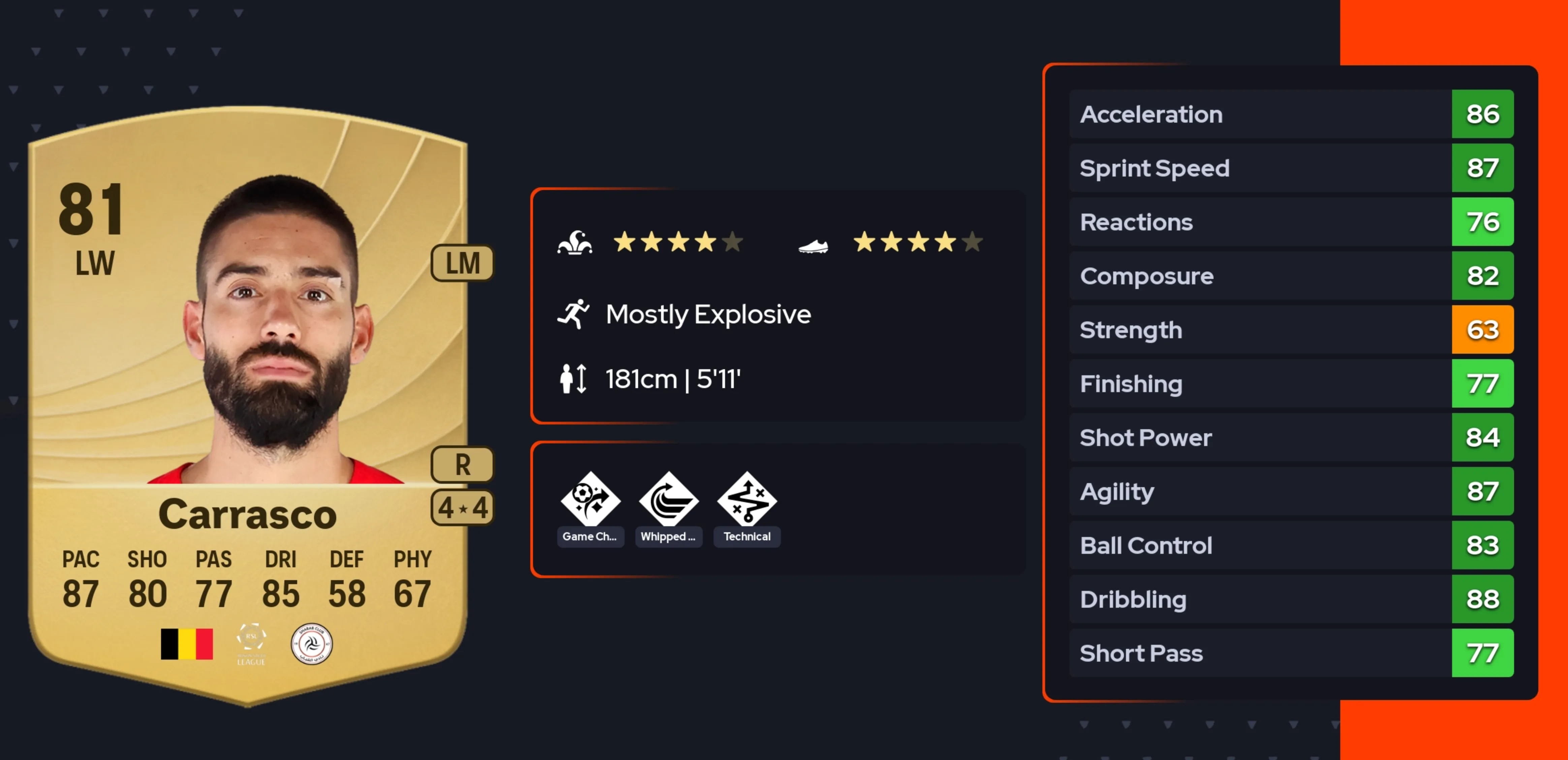Select the Dribbling 88 stat row
Viewport: 1568px width, 760px height.
point(1290,599)
